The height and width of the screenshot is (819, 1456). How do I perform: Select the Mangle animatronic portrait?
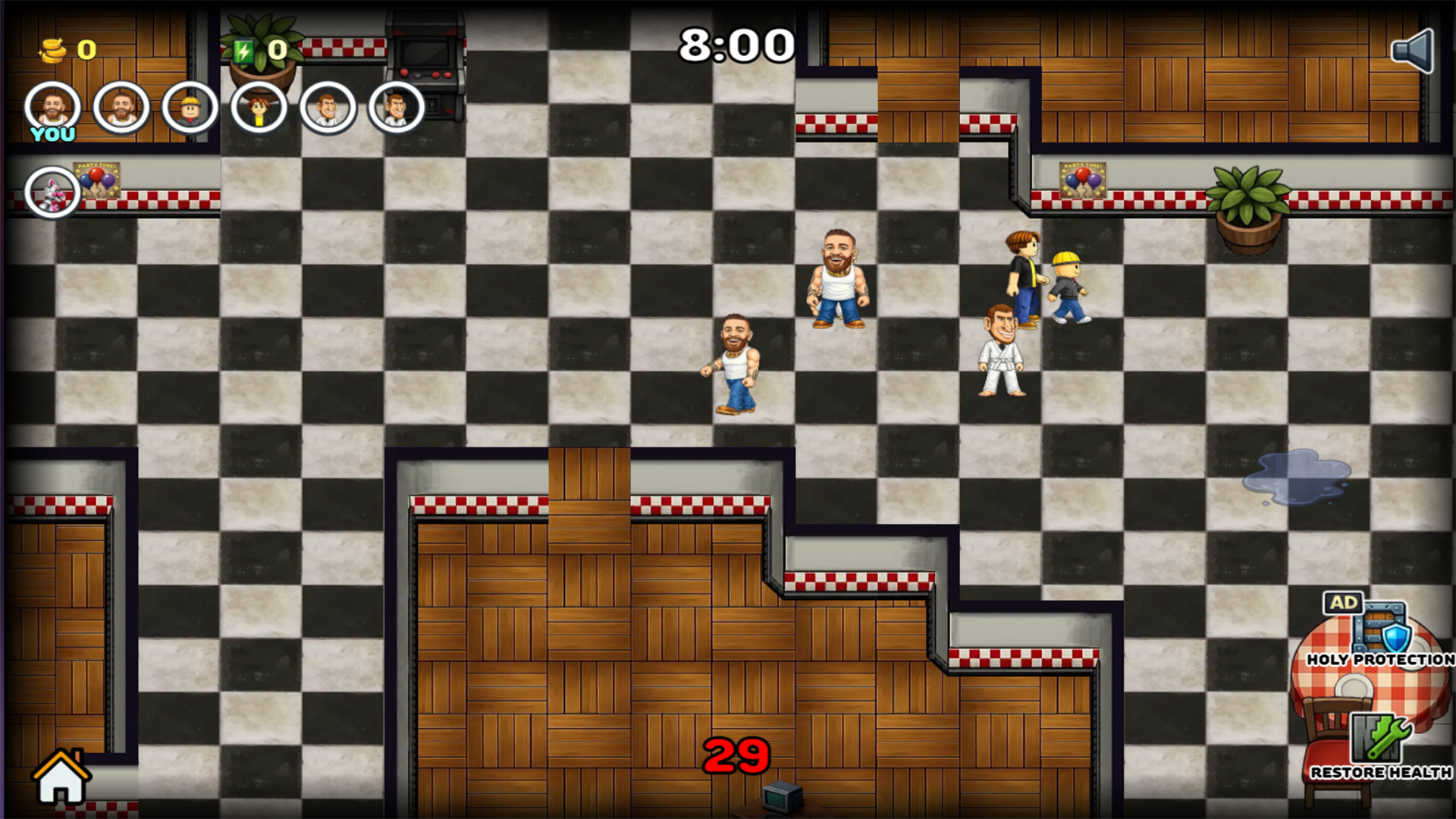[x=51, y=191]
